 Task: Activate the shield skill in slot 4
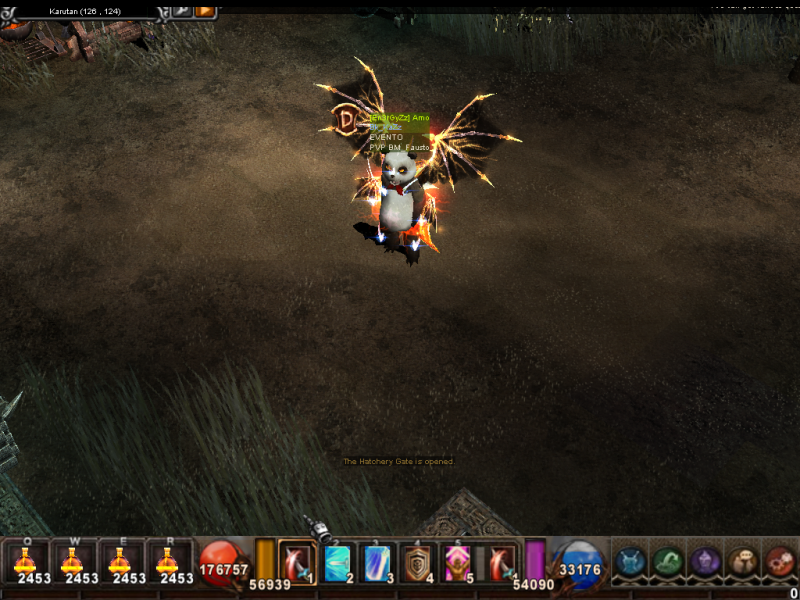pos(417,562)
